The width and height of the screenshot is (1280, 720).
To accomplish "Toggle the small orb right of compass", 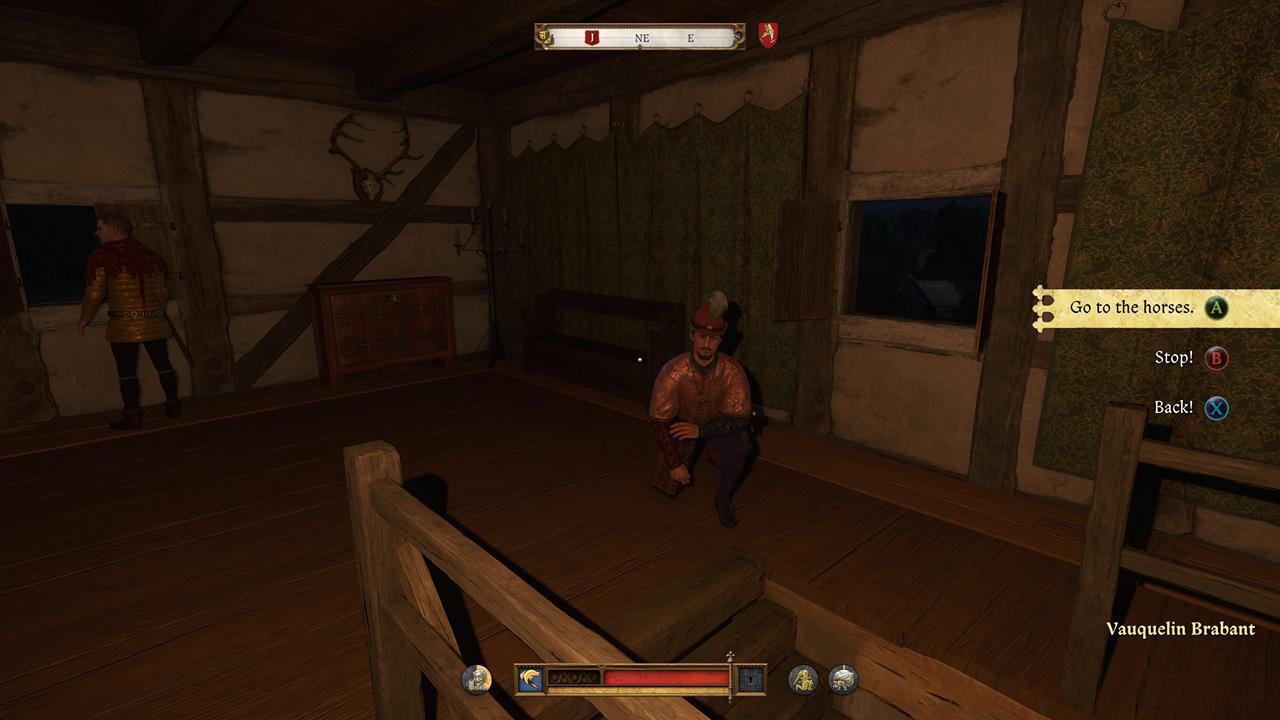I will (x=738, y=35).
